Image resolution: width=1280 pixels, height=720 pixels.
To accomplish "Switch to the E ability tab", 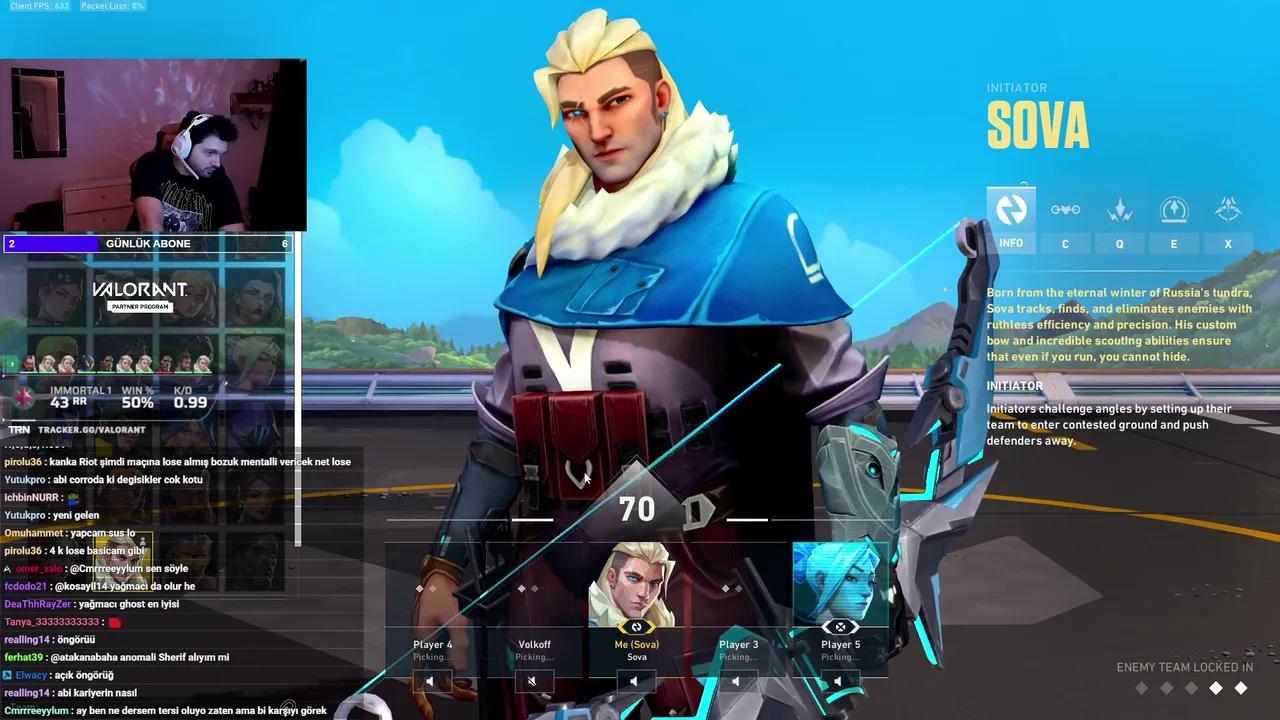I will pos(1173,243).
